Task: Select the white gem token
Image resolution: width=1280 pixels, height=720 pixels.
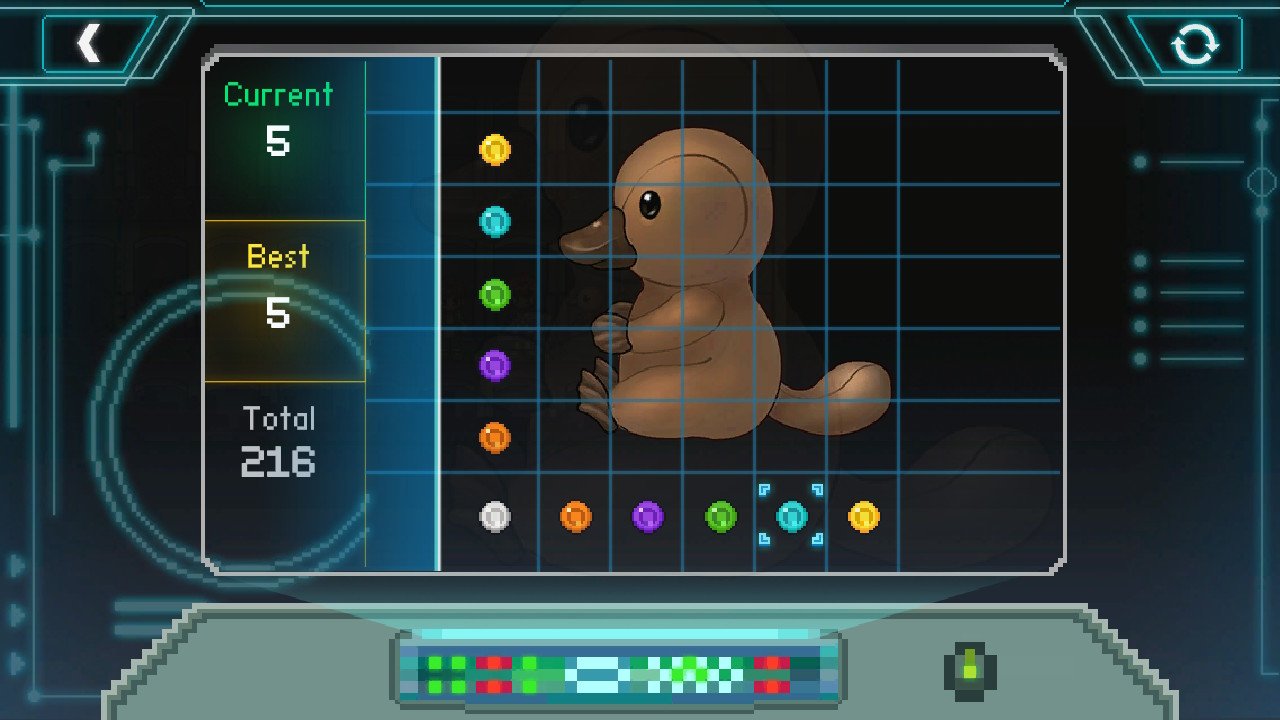Action: click(x=495, y=517)
